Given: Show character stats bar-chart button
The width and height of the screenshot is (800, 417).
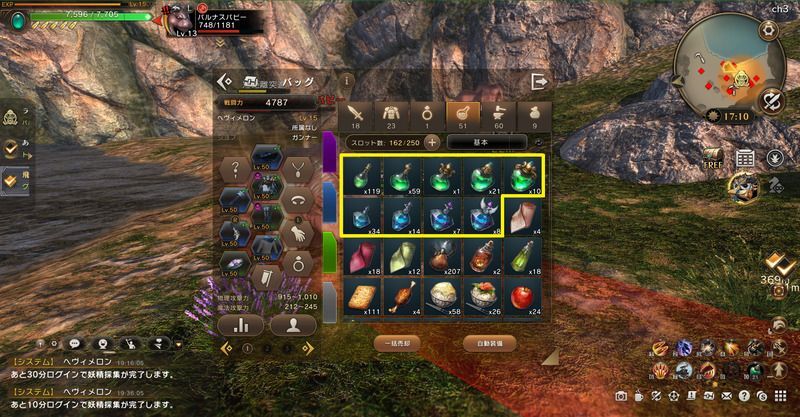Looking at the screenshot, I should point(241,324).
